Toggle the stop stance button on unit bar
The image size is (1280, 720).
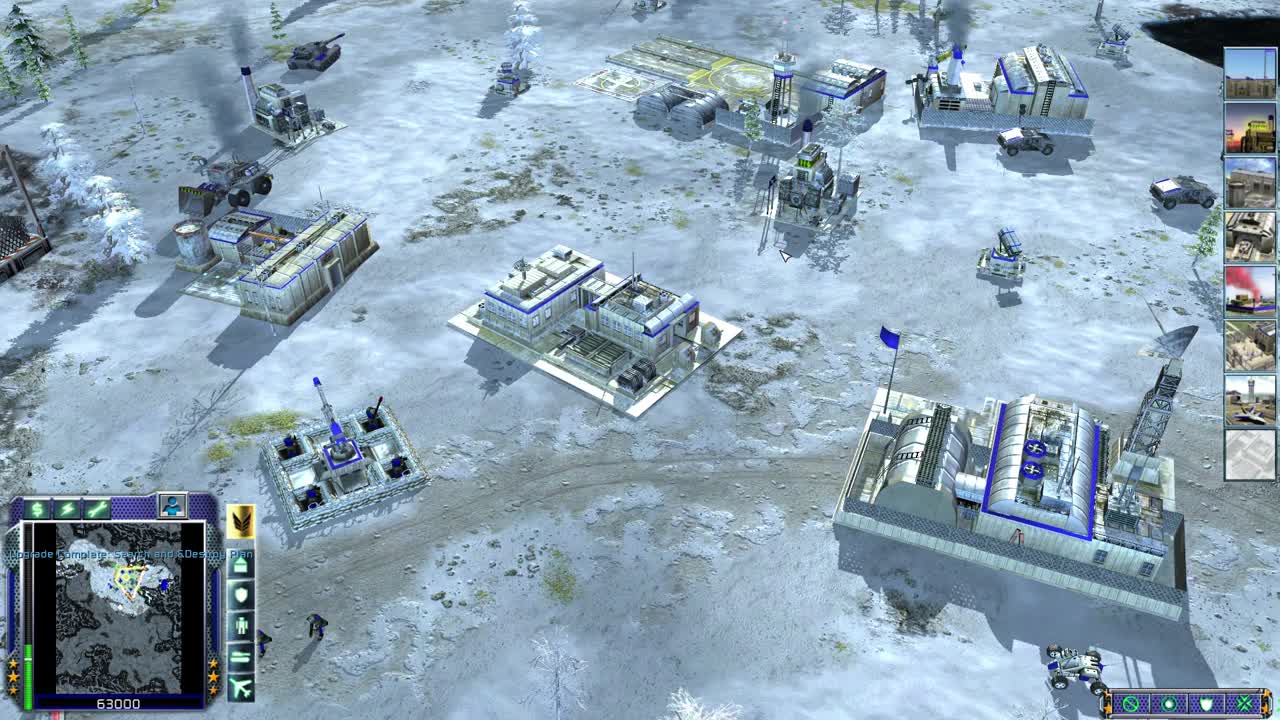click(1130, 704)
